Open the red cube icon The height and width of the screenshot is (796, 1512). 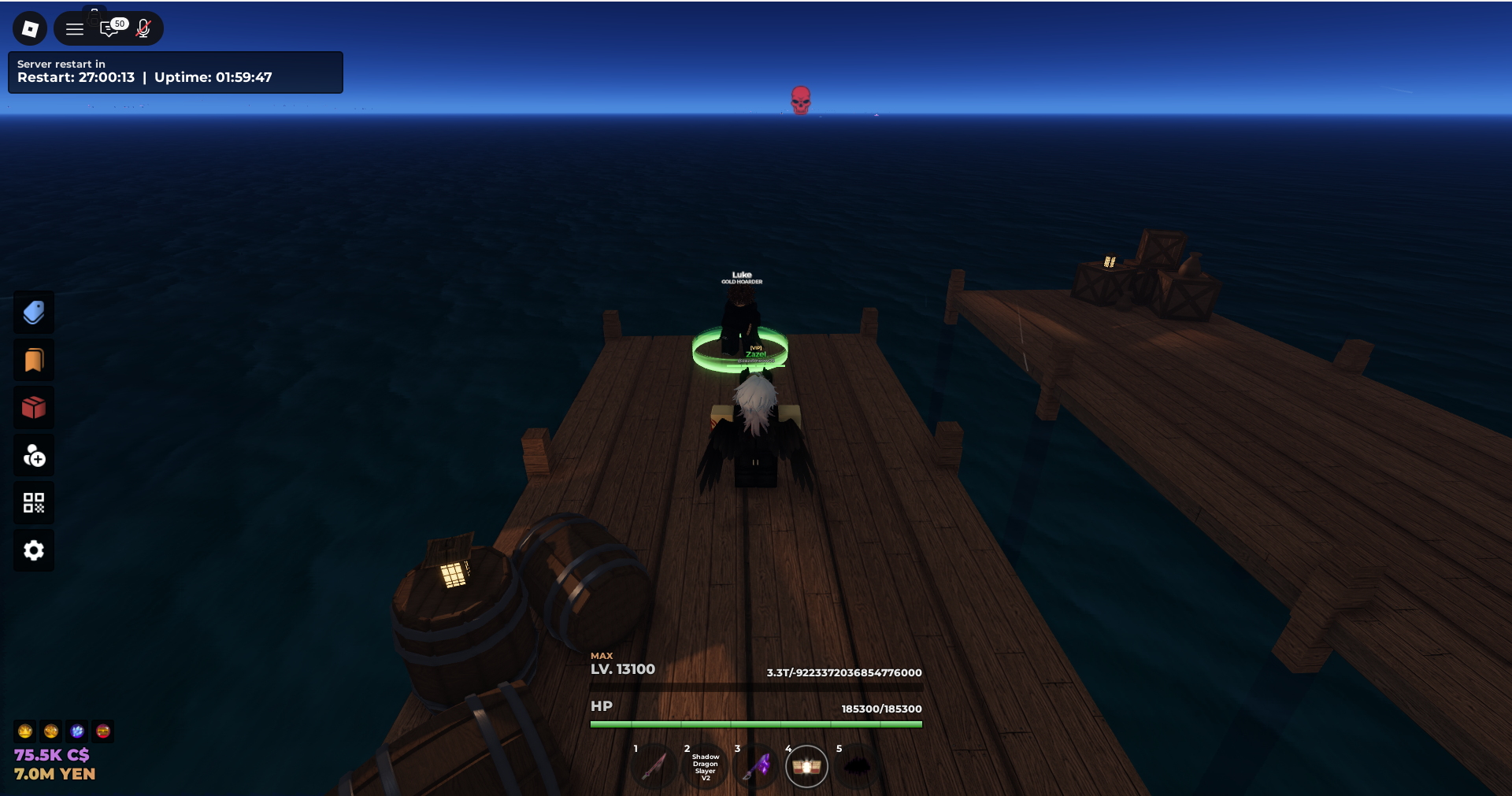point(34,408)
